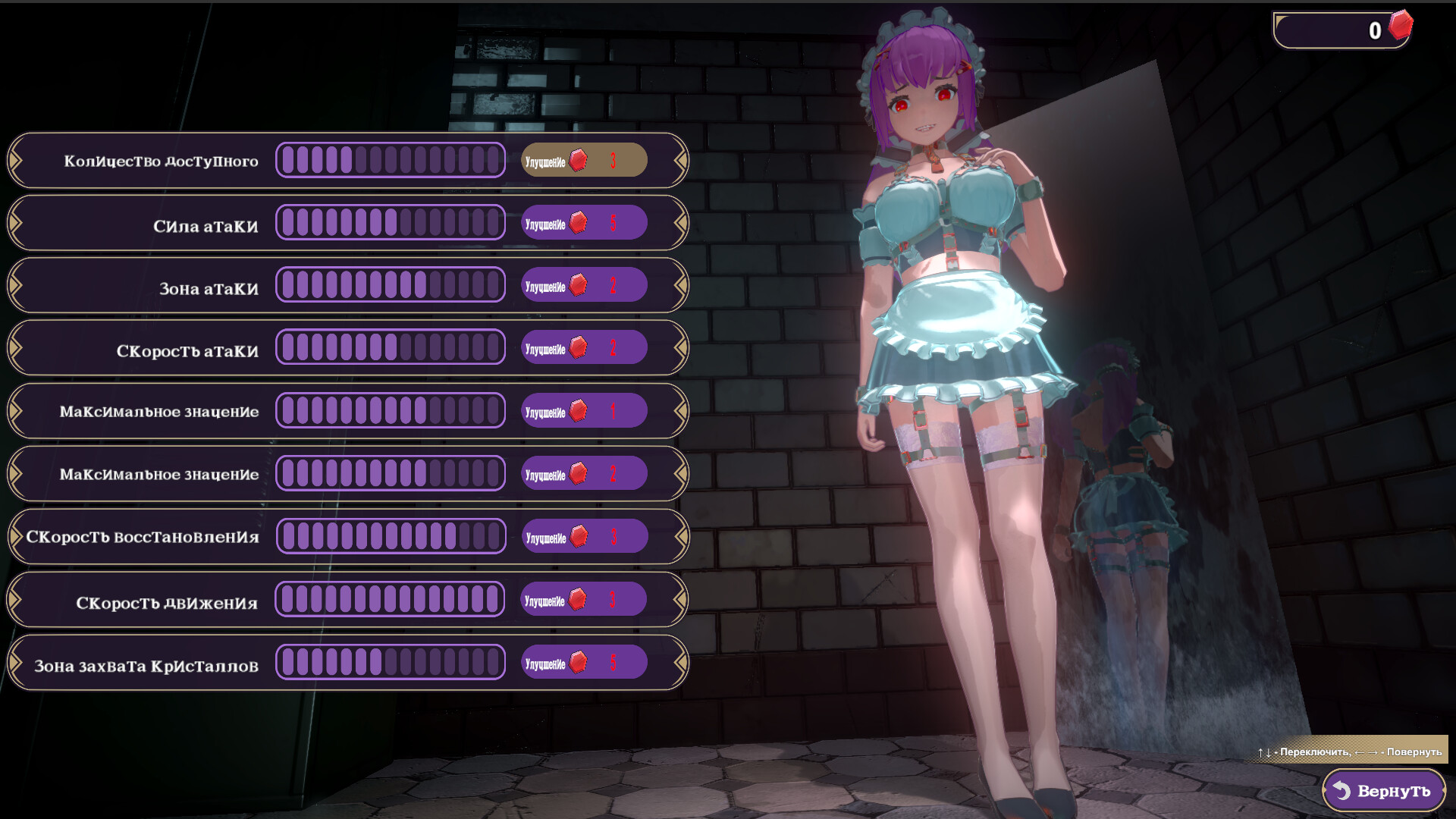Click the gem icon on Зона атаки upgrade button
This screenshot has height=819, width=1456.
coord(579,285)
